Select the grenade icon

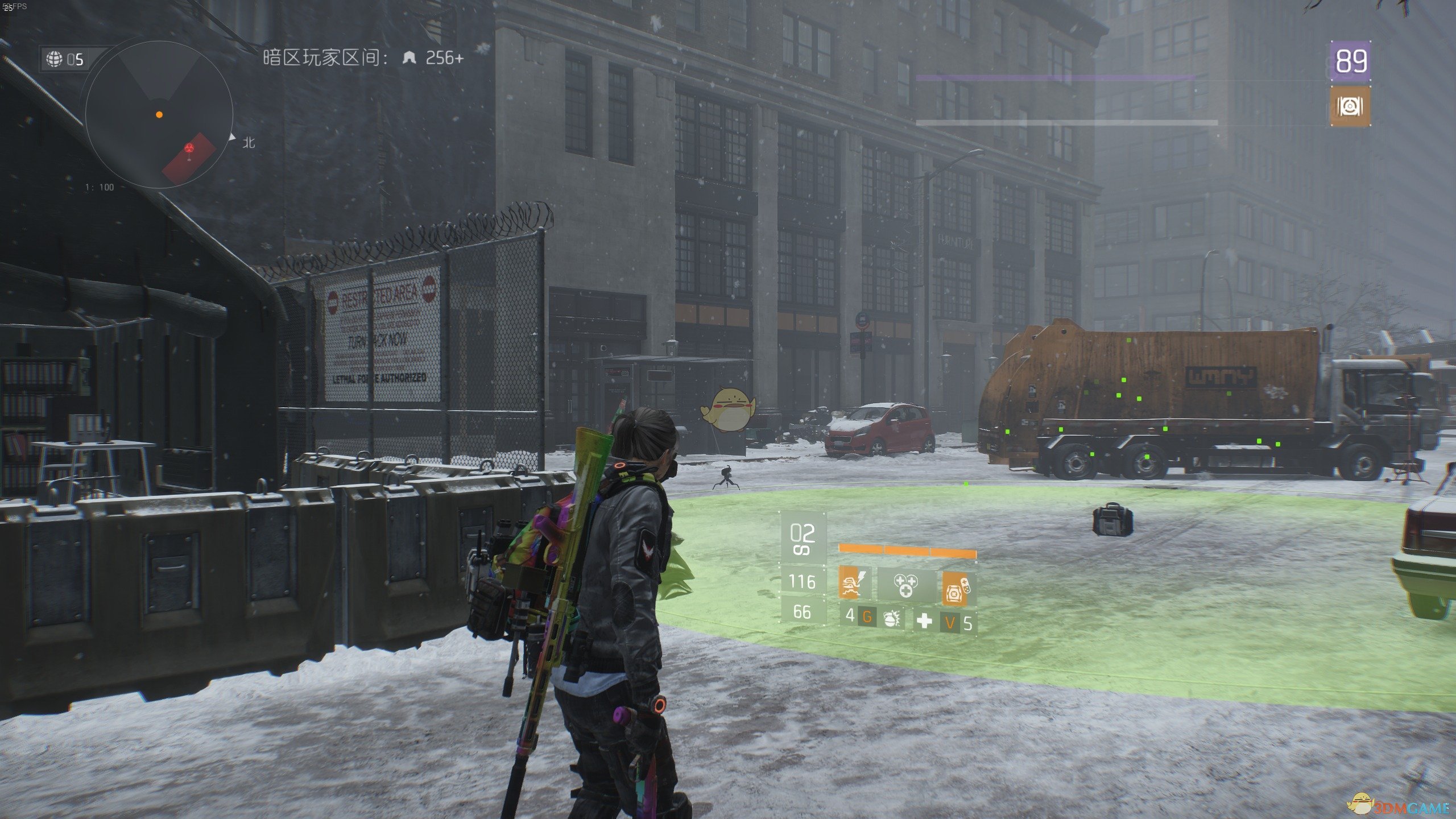pyautogui.click(x=891, y=618)
